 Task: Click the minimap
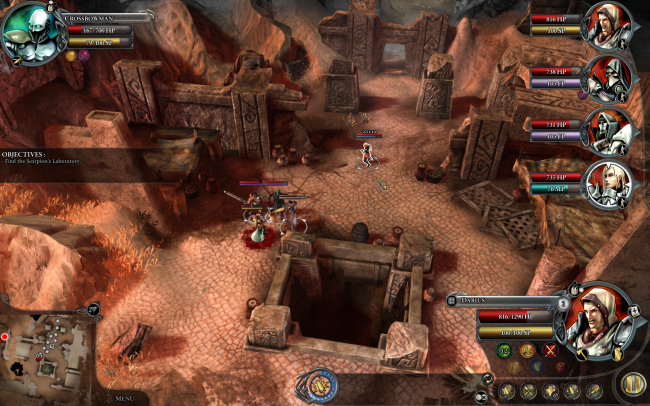[47, 351]
